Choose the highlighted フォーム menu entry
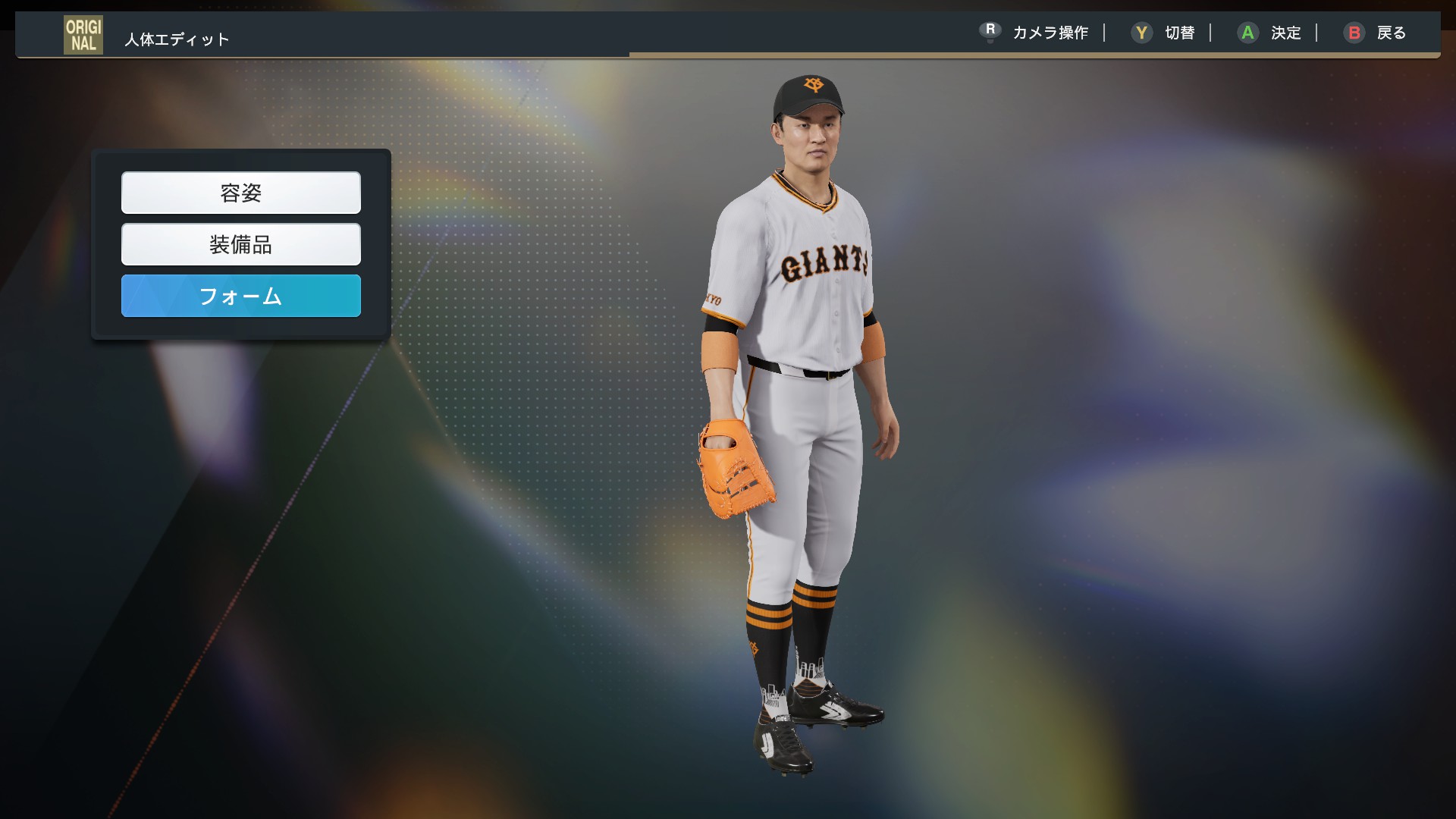This screenshot has width=1456, height=819. tap(240, 296)
